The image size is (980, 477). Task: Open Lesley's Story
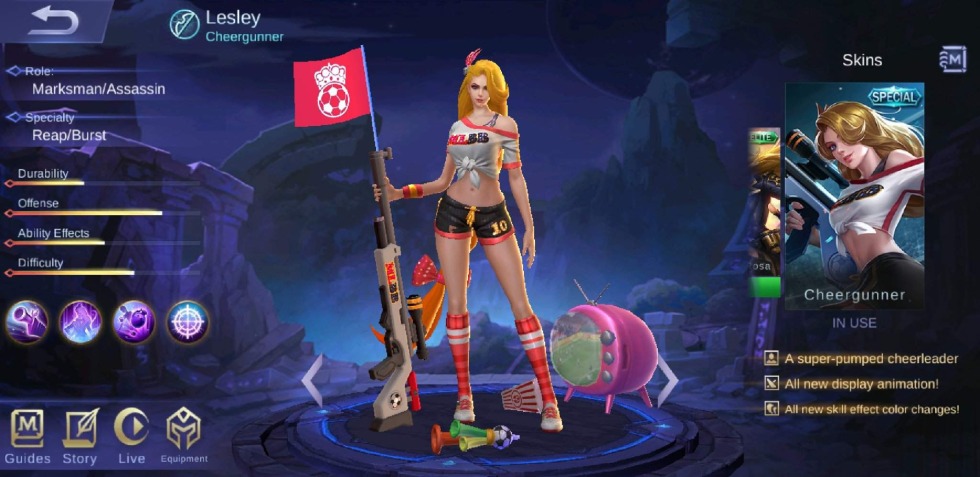click(x=80, y=436)
